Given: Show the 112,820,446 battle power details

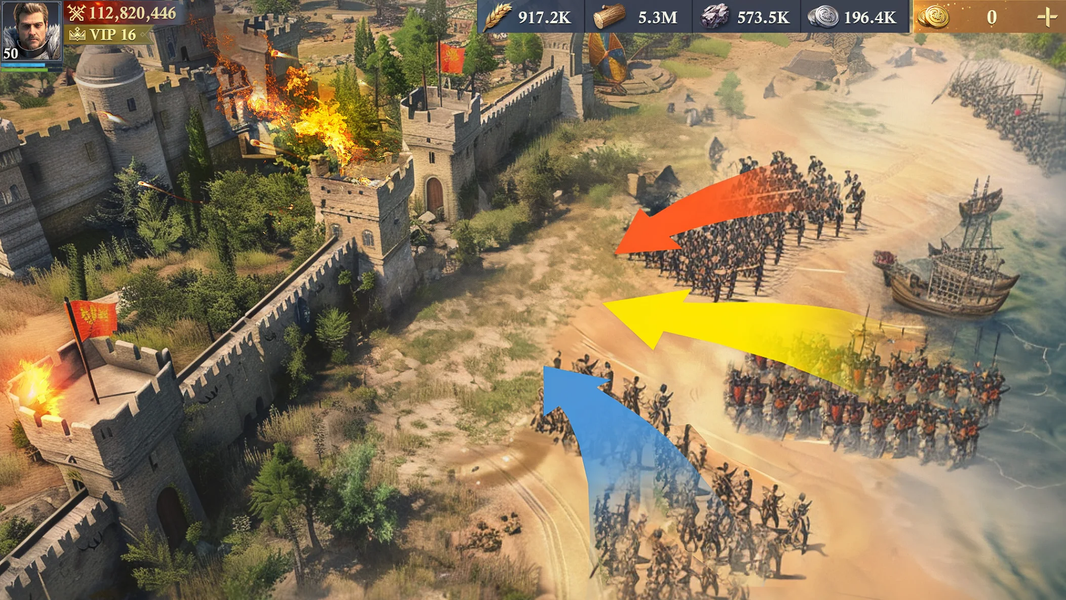Looking at the screenshot, I should pos(120,12).
